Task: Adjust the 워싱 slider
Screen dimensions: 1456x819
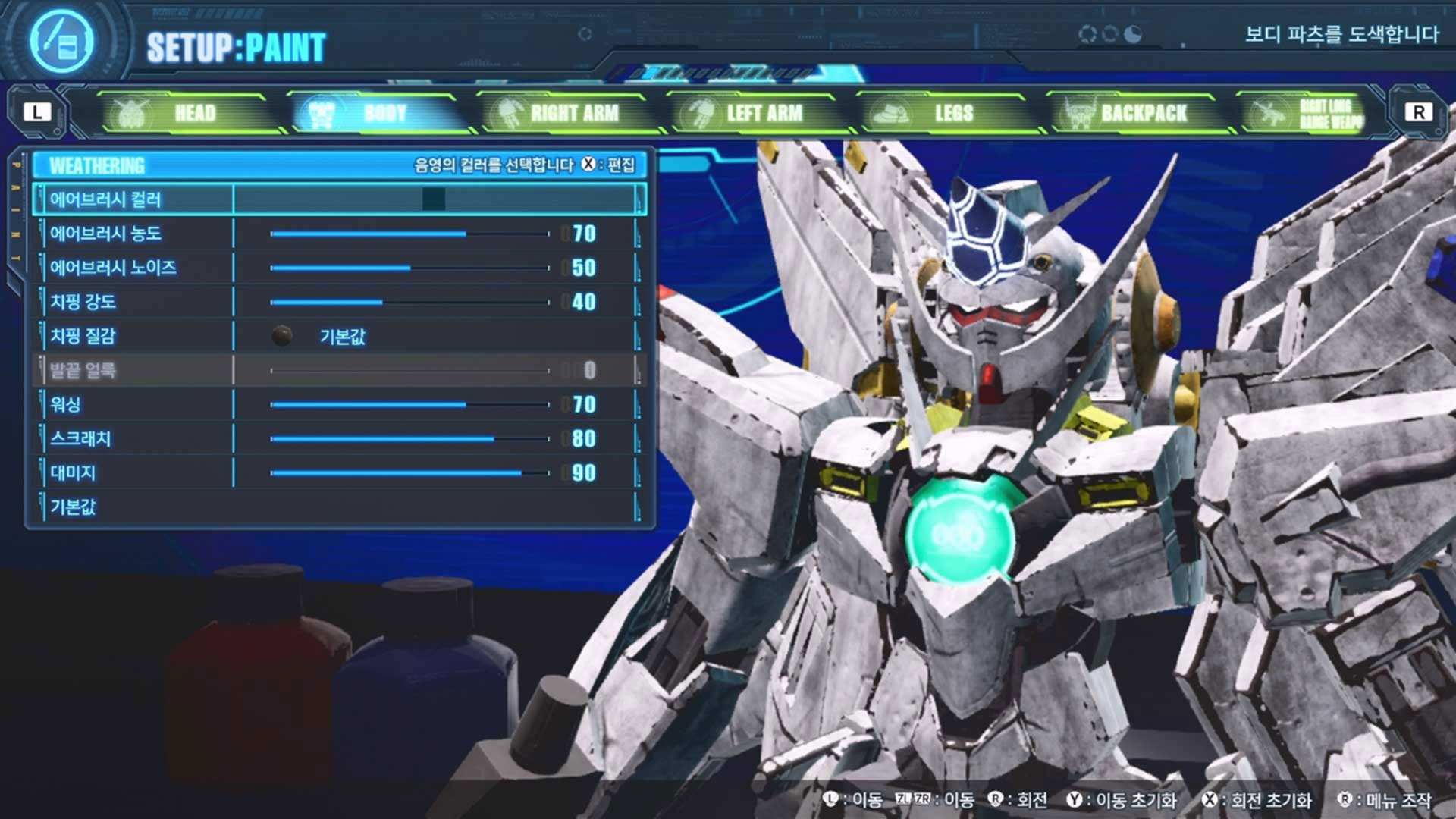Action: tap(409, 404)
